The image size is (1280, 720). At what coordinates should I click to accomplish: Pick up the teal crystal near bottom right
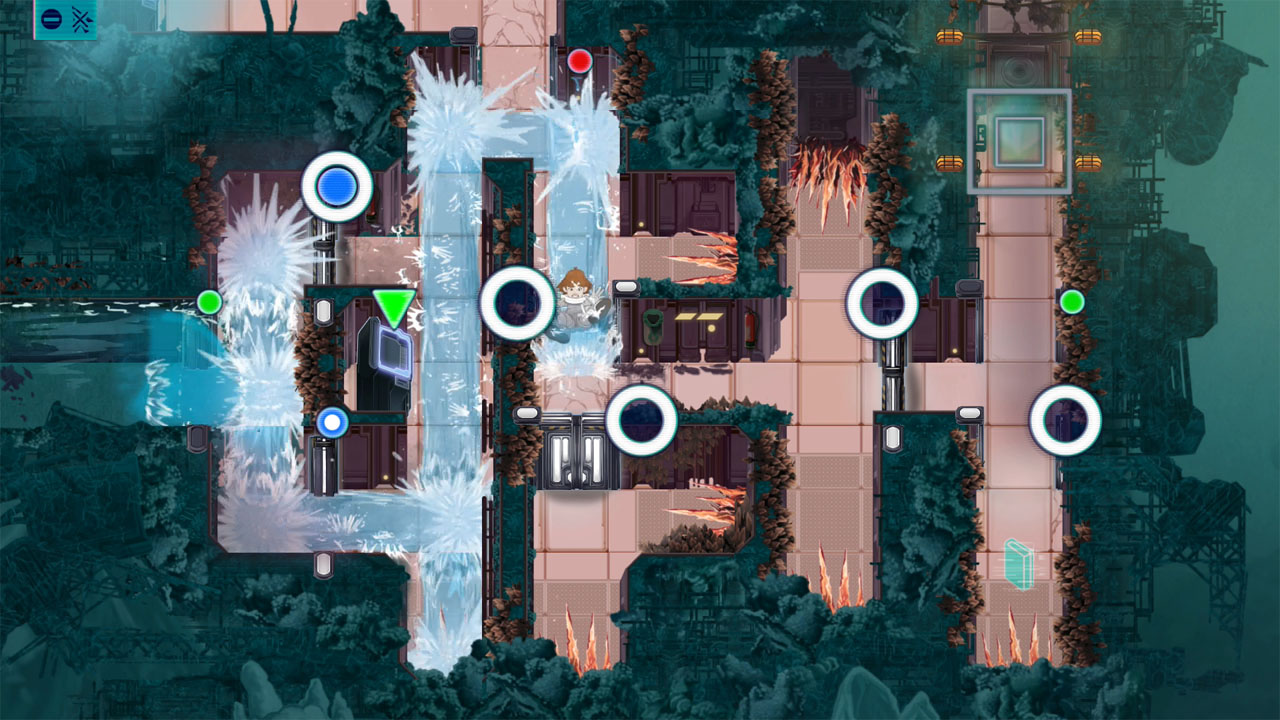tap(1020, 562)
